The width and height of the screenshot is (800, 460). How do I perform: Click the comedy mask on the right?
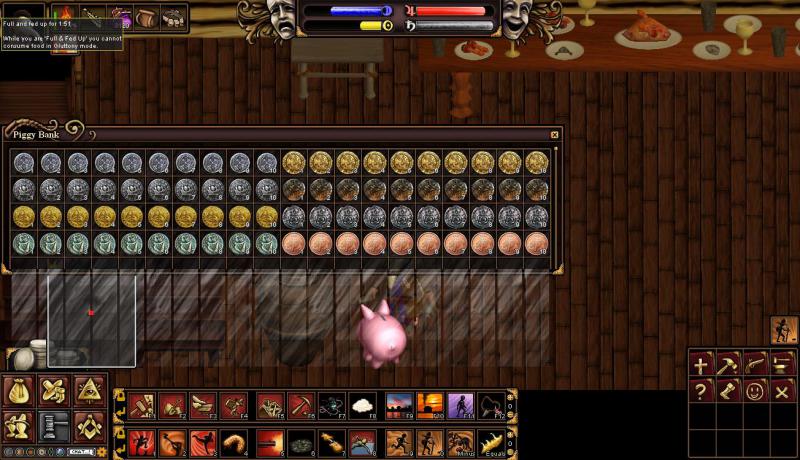click(516, 18)
